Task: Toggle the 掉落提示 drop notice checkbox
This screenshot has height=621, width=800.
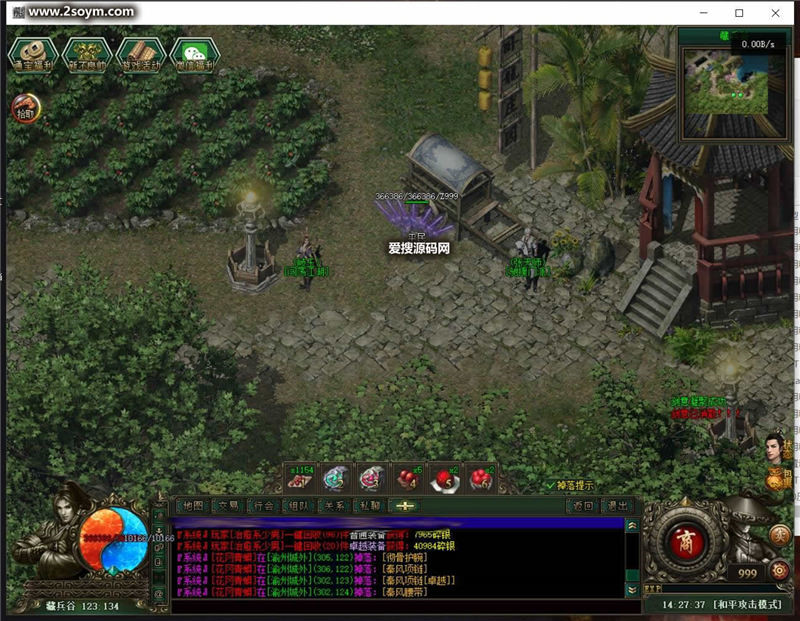Action: point(551,485)
